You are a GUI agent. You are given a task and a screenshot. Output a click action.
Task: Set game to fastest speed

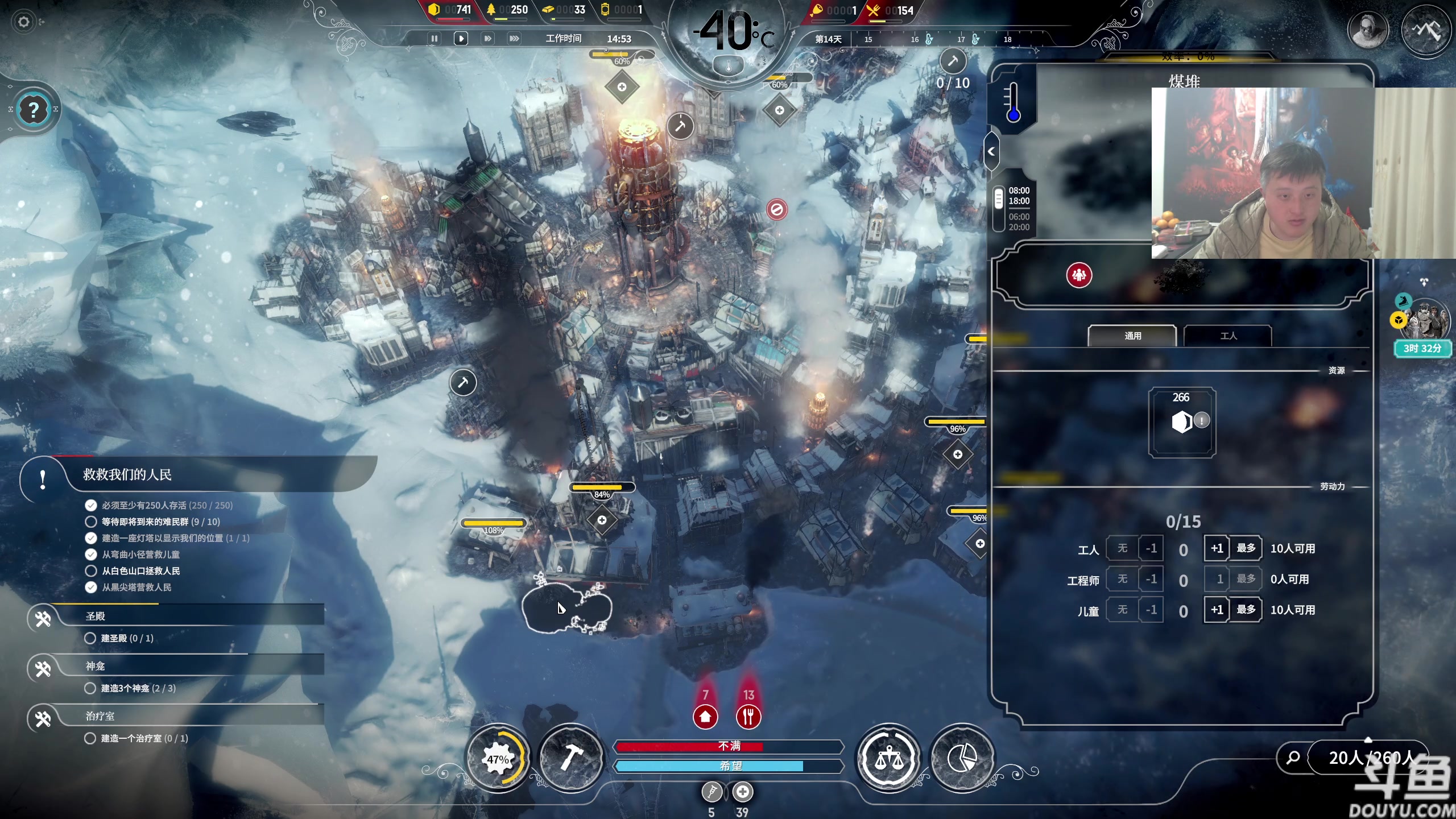514,39
